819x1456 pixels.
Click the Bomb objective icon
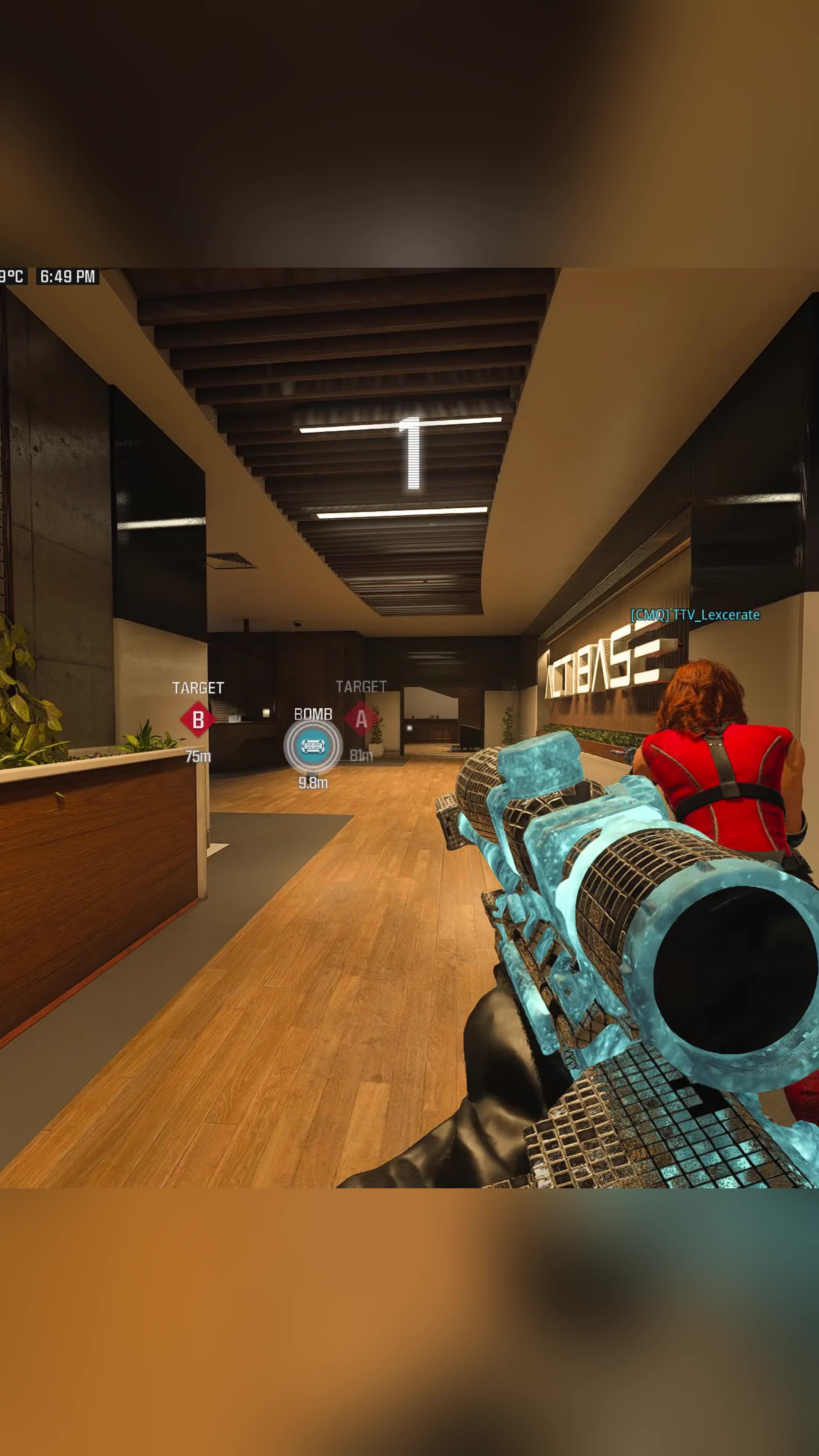click(312, 746)
